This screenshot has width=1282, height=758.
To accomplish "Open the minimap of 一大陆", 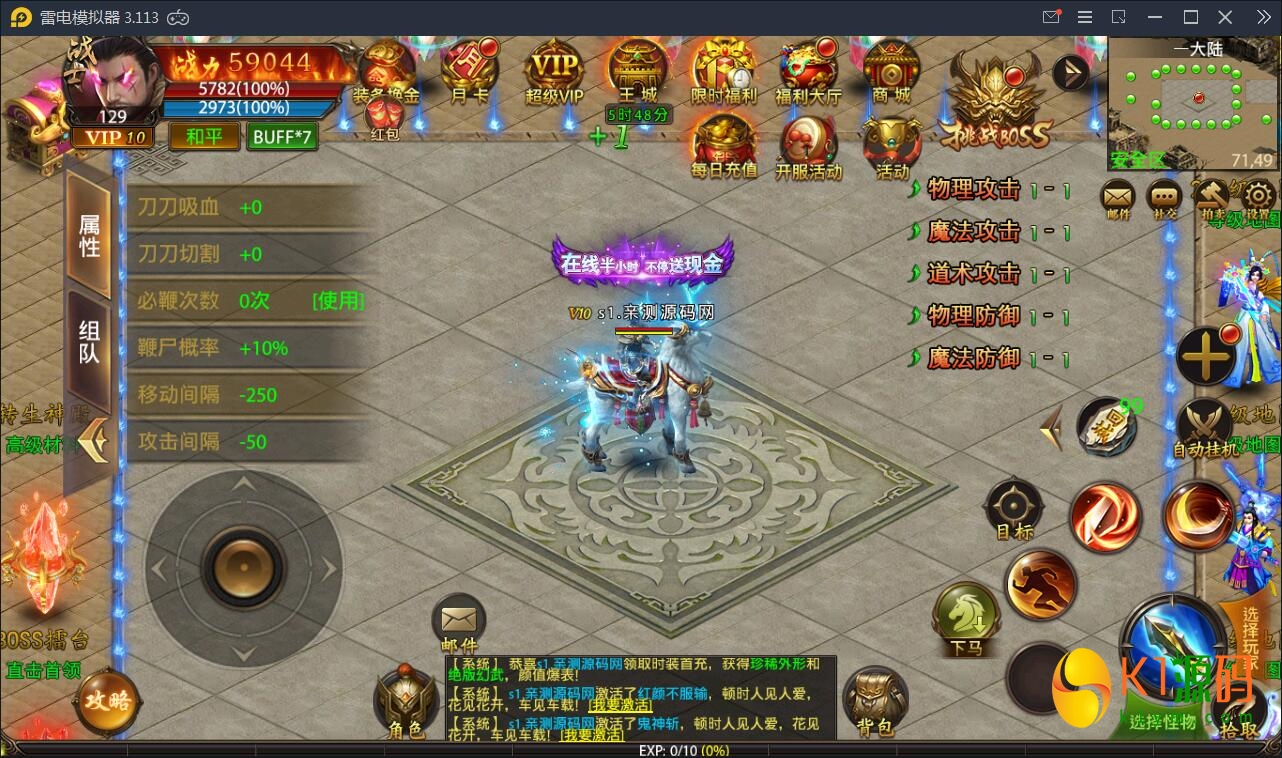I will 1193,104.
